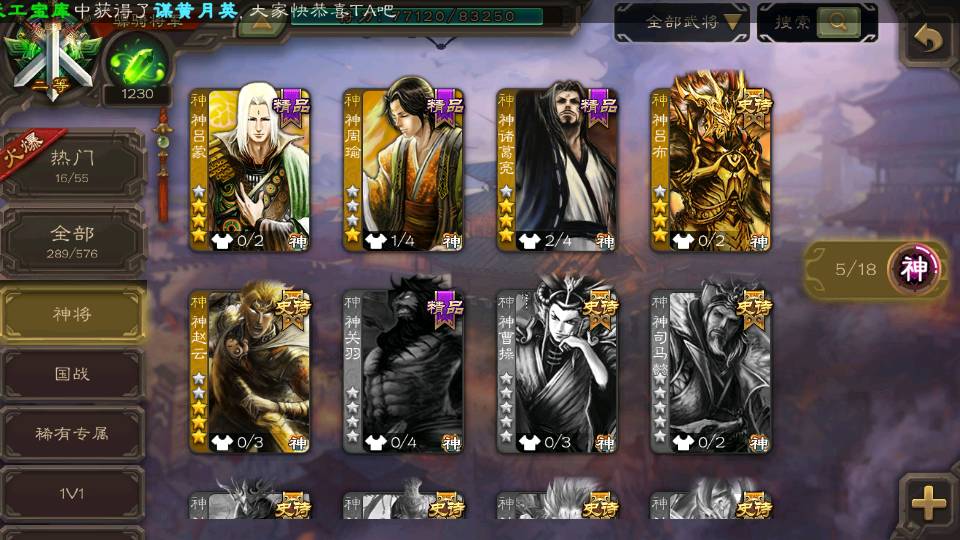Select the 1V1 category tab

[x=72, y=493]
